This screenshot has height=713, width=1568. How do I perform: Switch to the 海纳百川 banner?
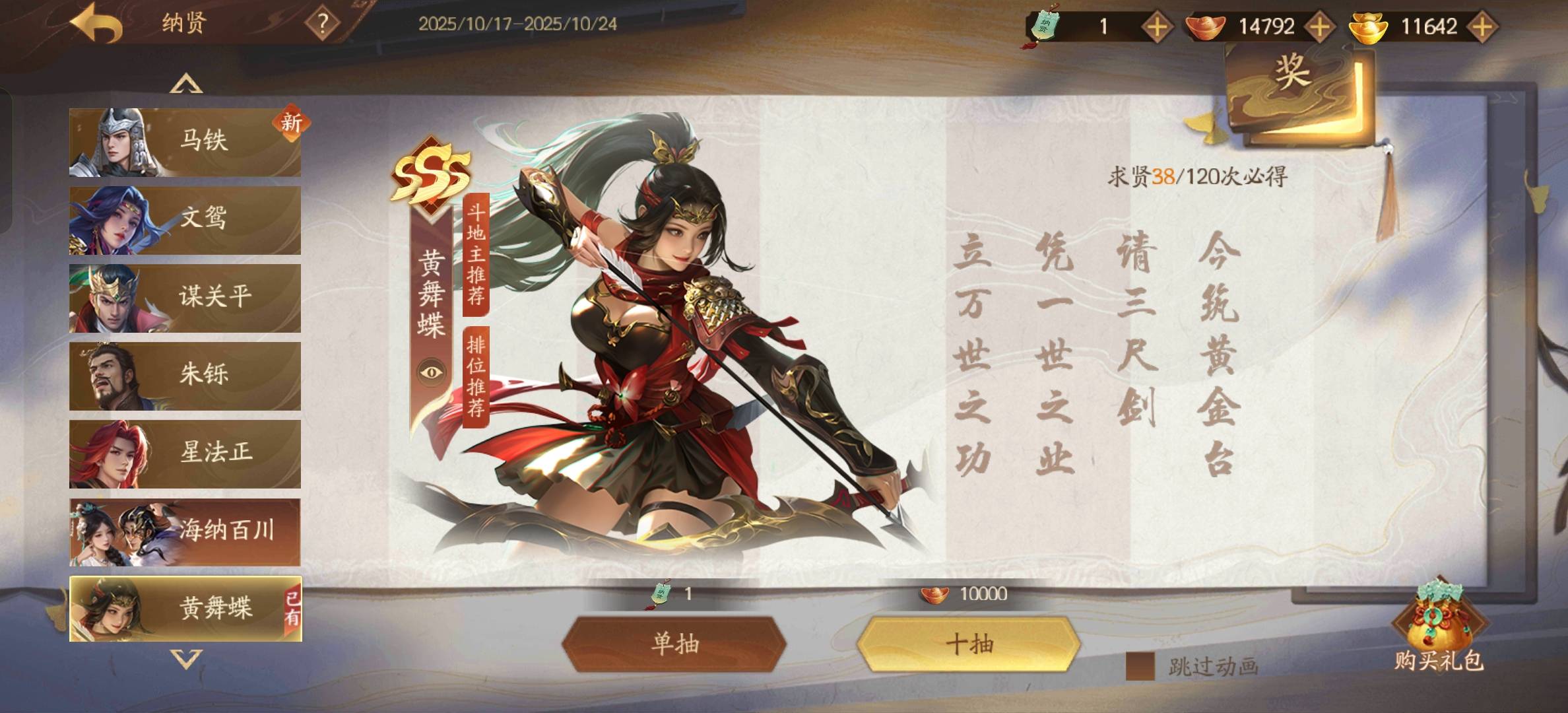click(185, 531)
